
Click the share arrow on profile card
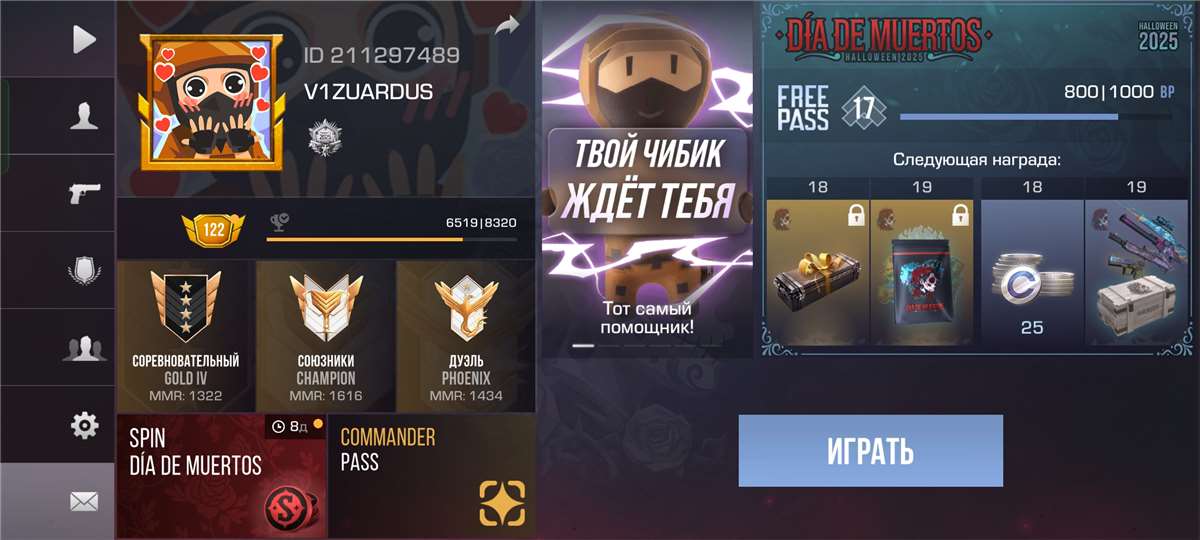coord(508,25)
